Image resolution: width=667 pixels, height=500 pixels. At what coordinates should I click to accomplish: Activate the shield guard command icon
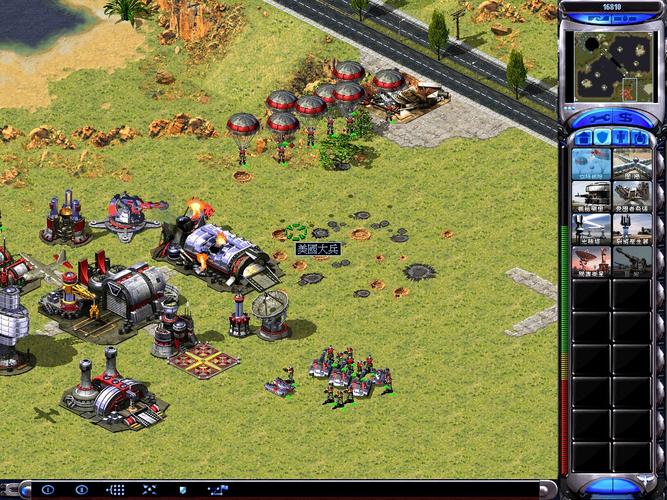184,490
